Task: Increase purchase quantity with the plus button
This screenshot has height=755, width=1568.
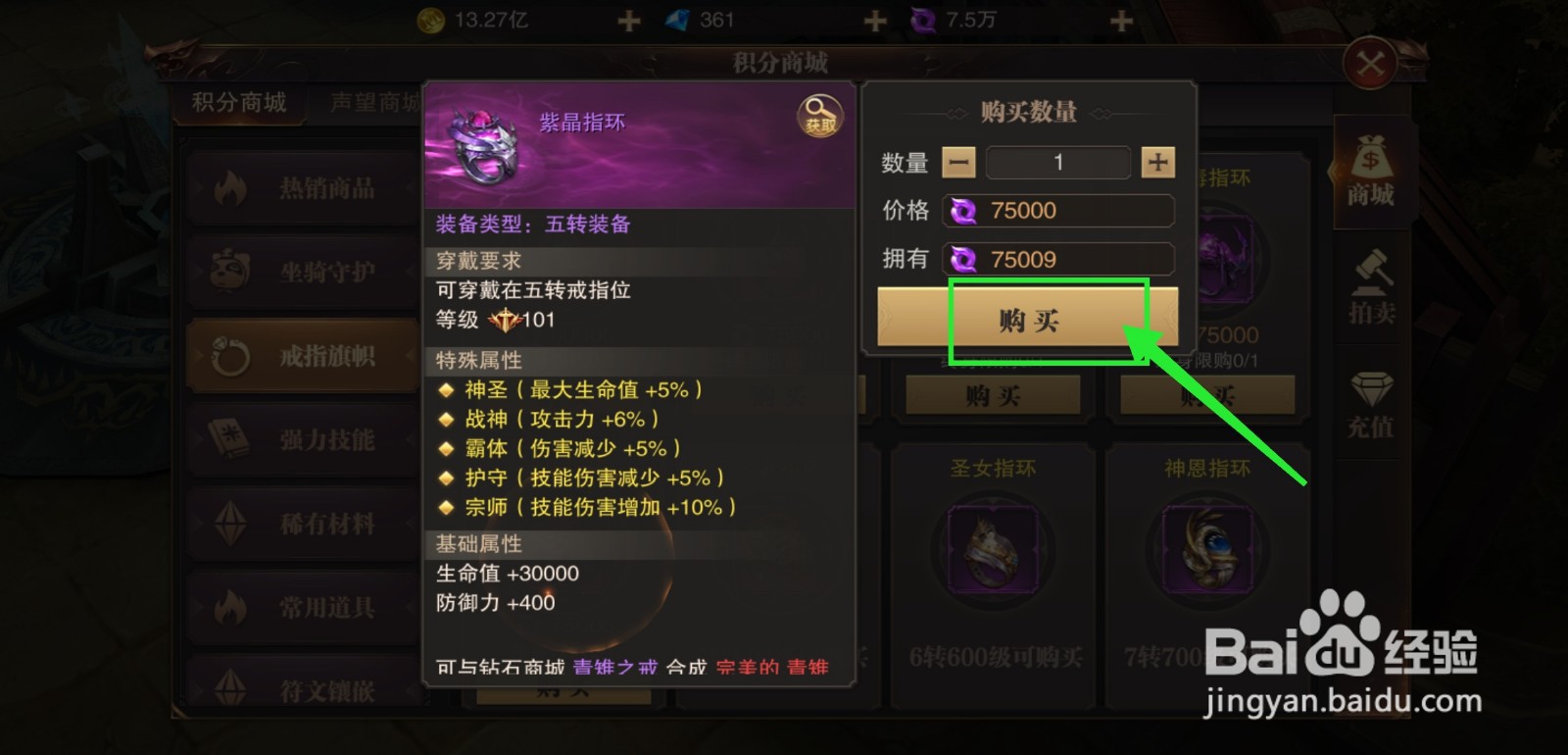Action: pos(1158,162)
